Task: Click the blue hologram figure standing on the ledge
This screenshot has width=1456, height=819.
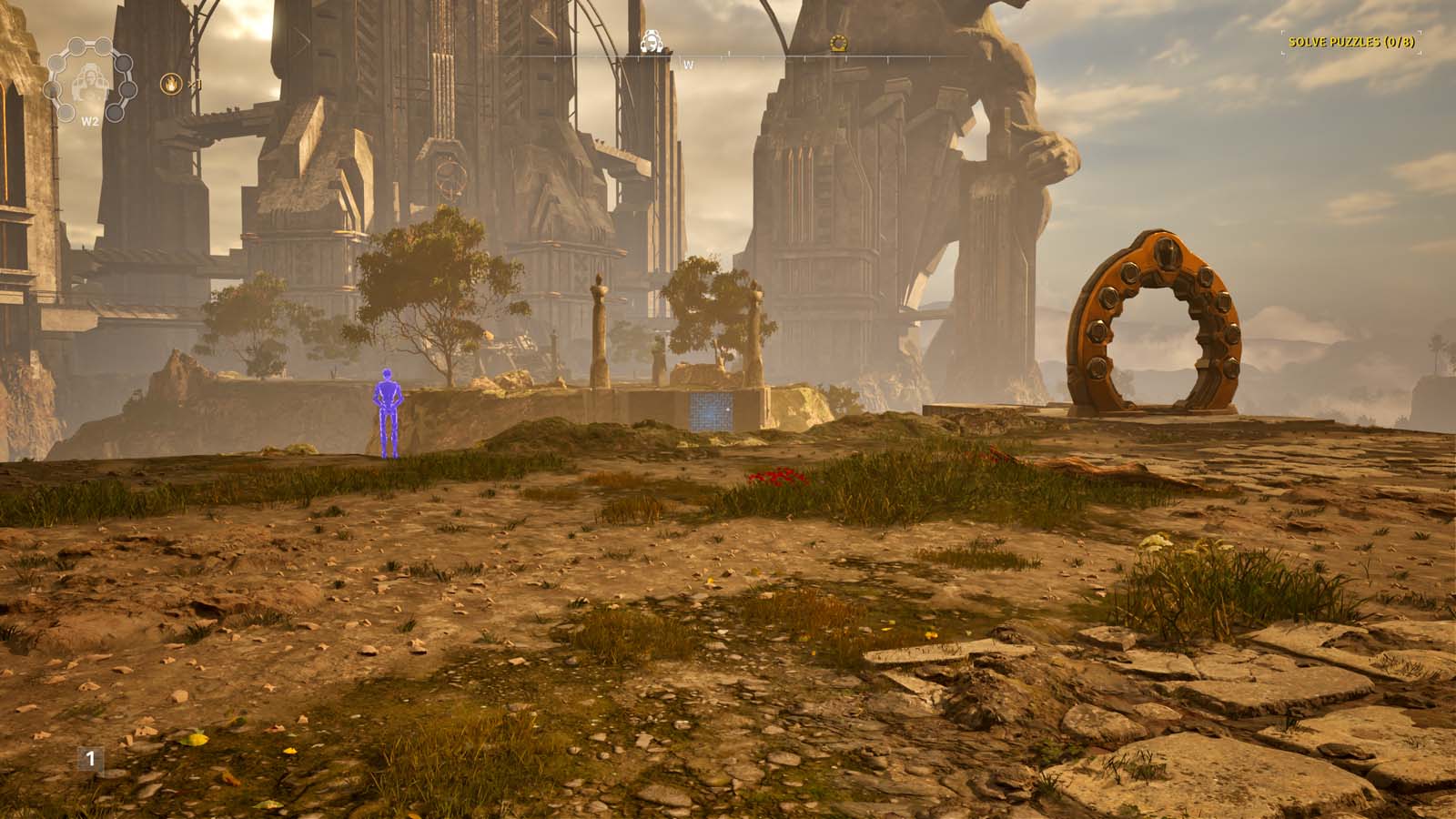Action: click(x=390, y=407)
